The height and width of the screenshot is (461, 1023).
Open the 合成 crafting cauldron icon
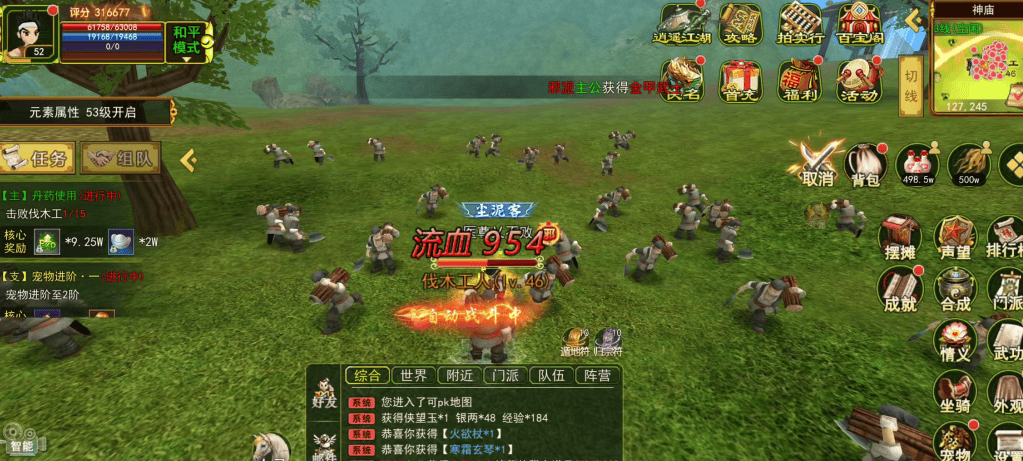[954, 290]
